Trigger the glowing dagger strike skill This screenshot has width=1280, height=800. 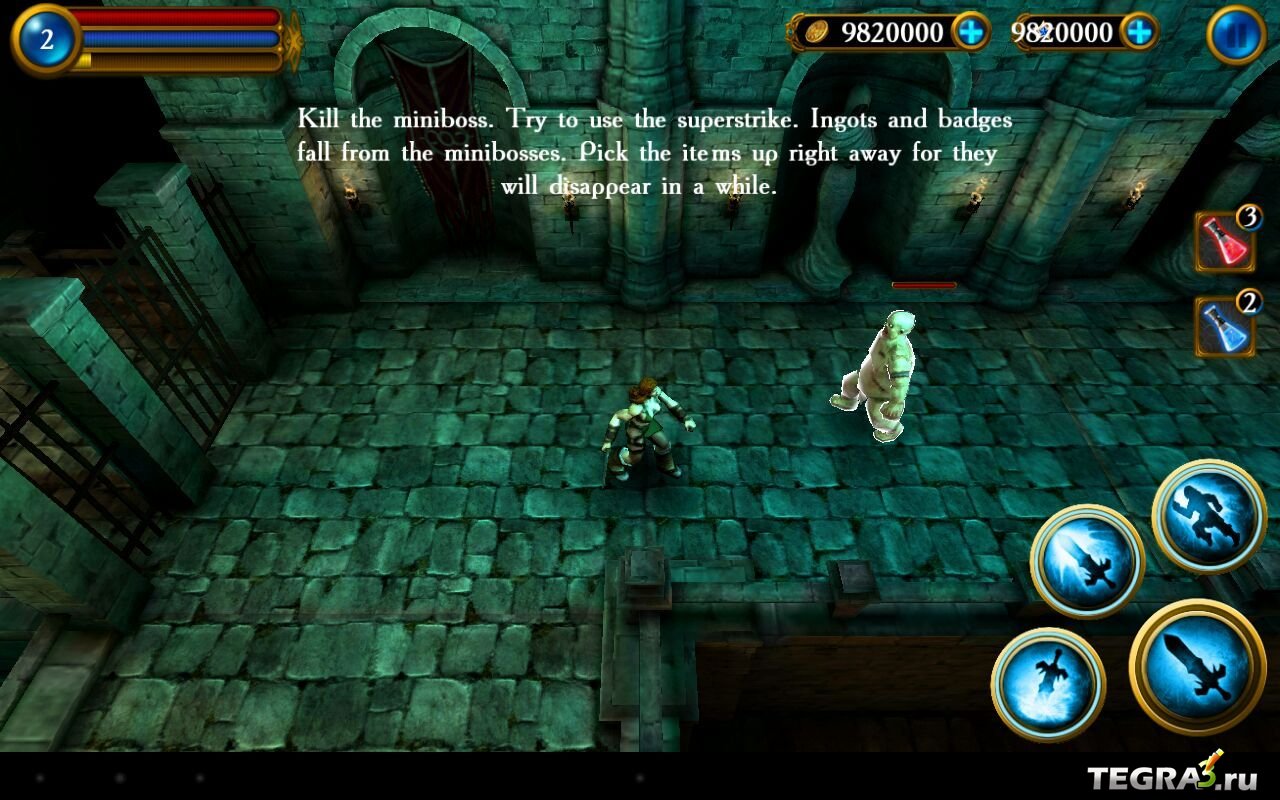pyautogui.click(x=1088, y=560)
